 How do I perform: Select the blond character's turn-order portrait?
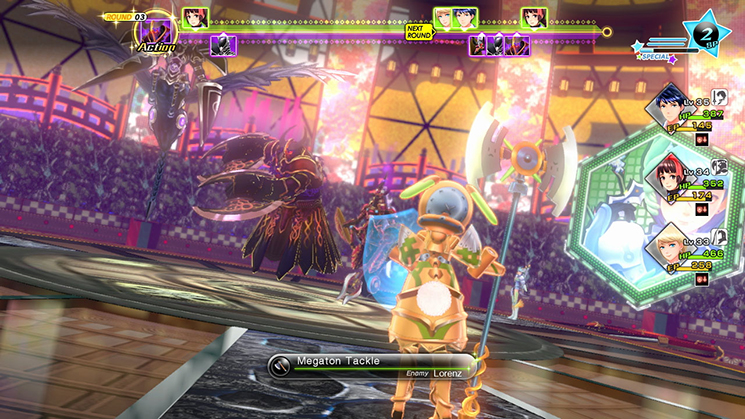point(443,17)
